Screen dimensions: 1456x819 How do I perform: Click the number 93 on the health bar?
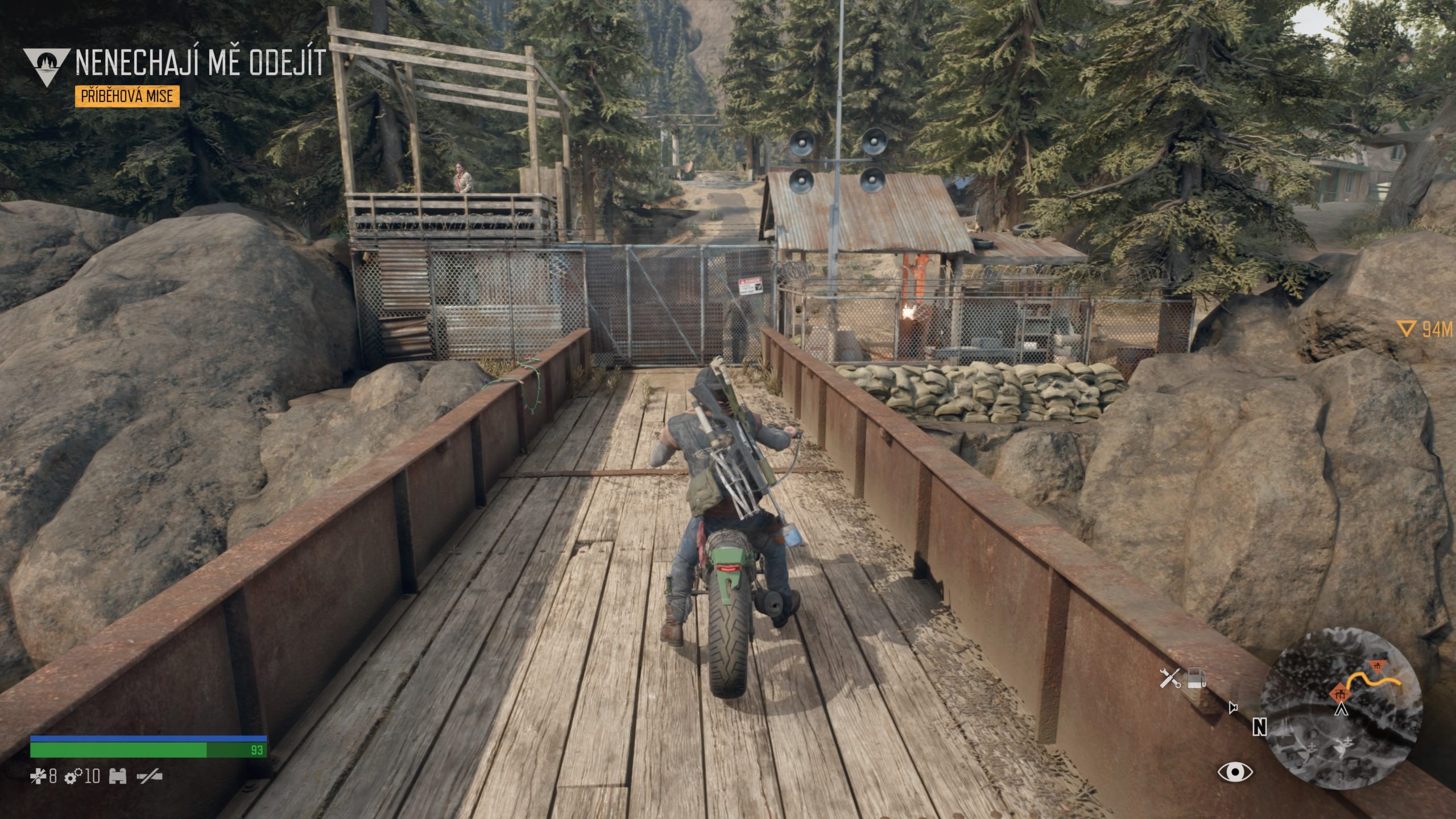click(258, 750)
